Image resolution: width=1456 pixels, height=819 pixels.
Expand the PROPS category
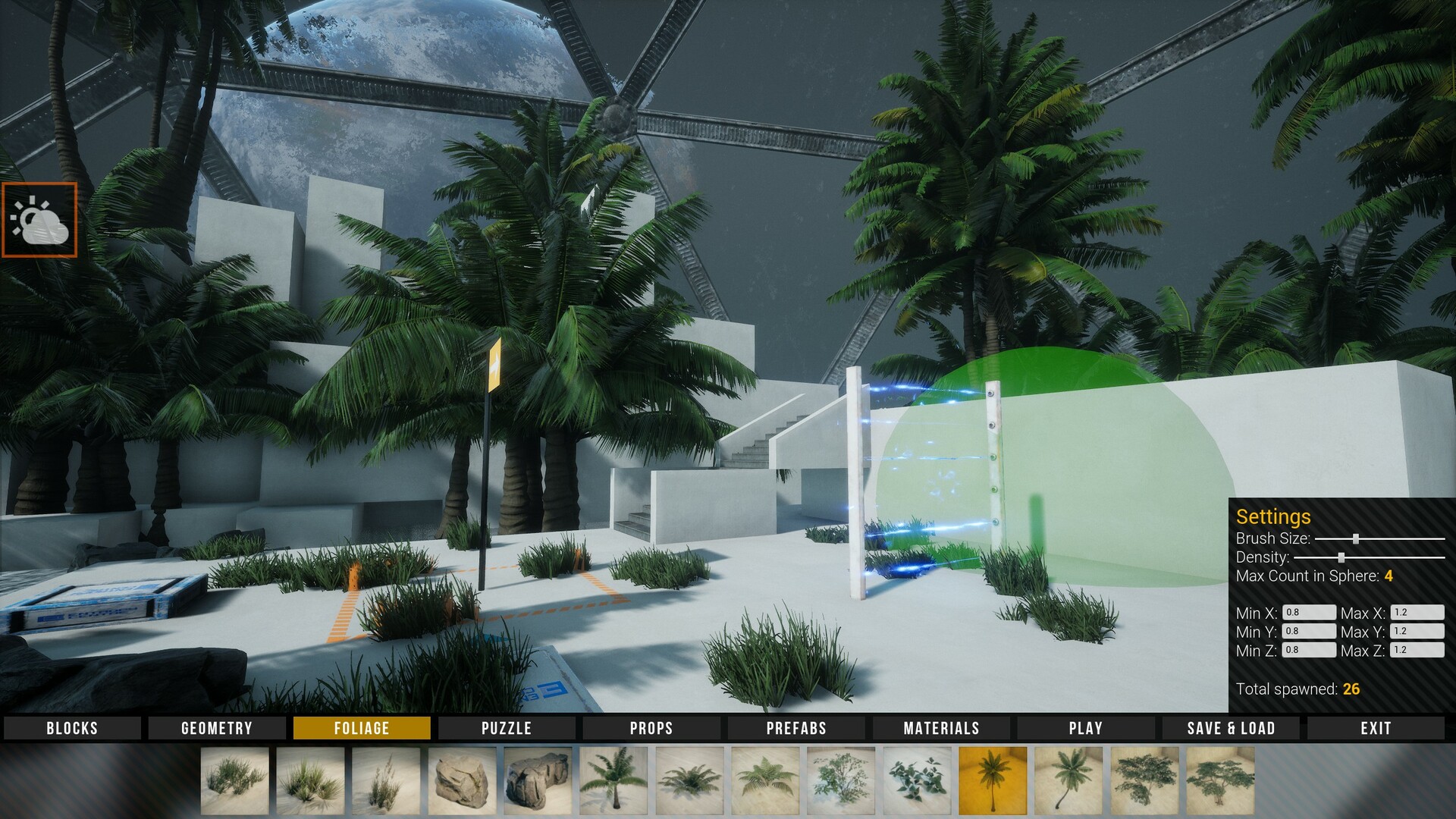[650, 728]
